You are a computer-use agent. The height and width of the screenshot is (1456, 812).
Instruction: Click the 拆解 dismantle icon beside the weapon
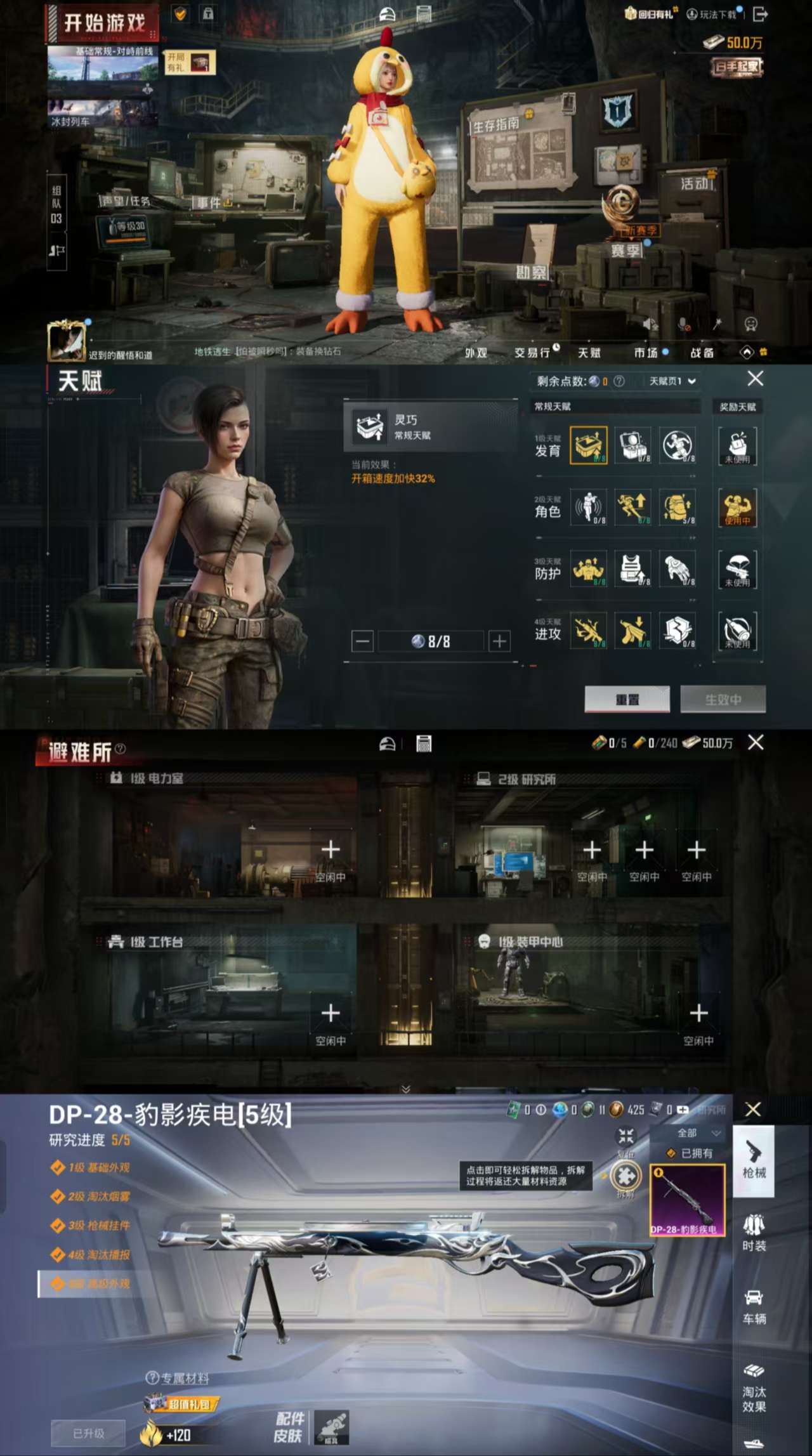625,1177
